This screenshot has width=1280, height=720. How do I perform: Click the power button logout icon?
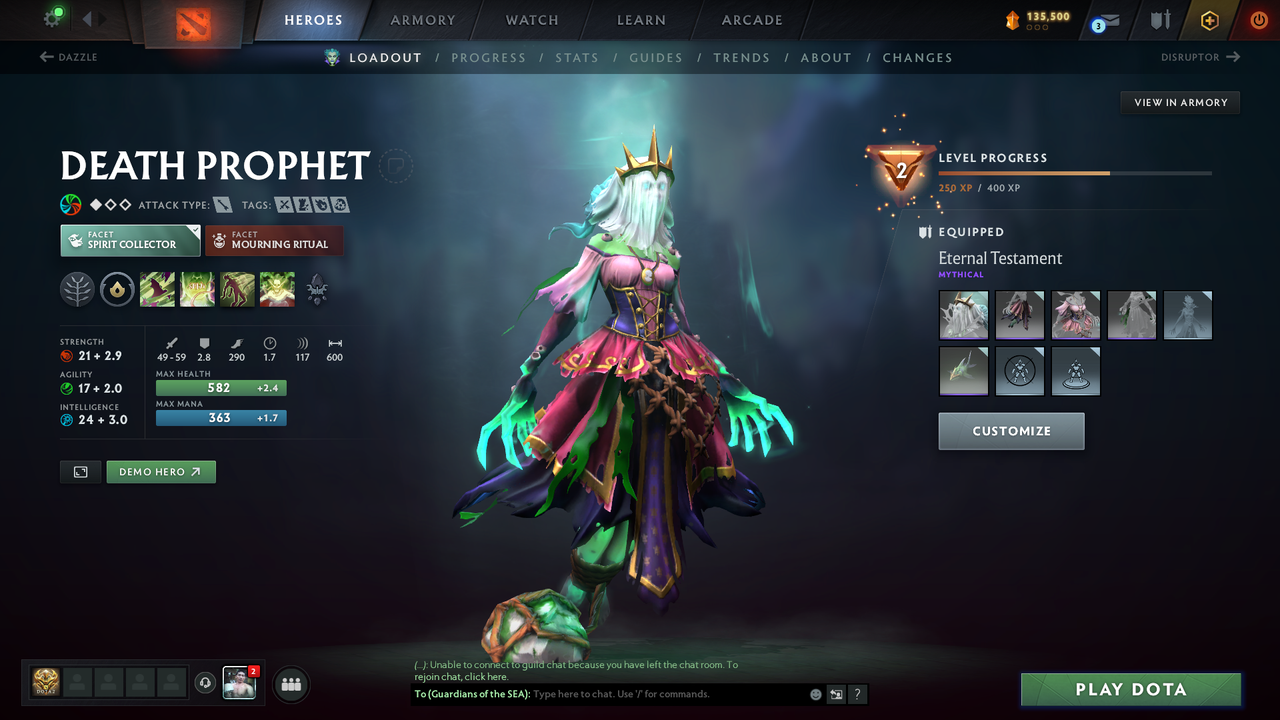point(1258,19)
